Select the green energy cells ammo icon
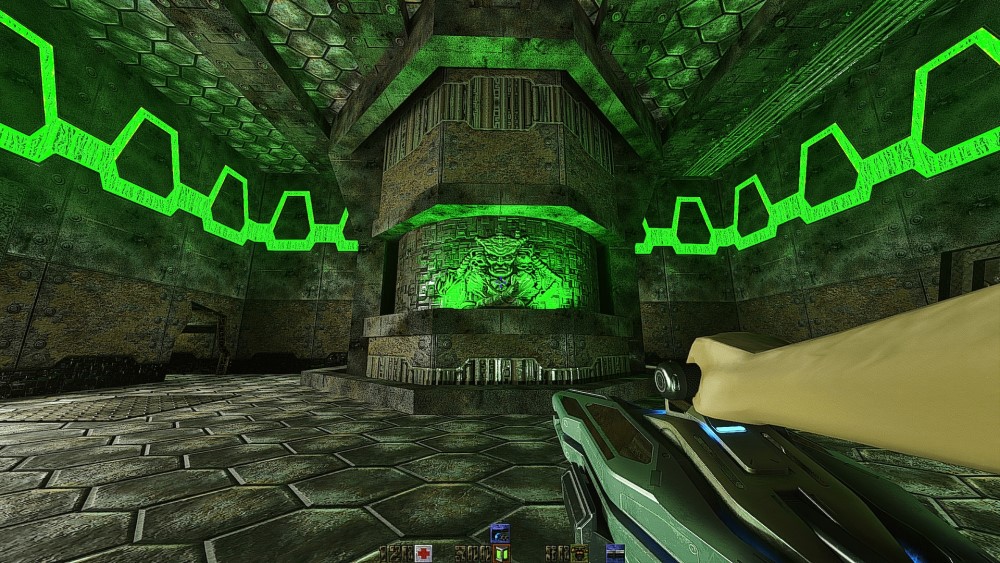This screenshot has height=563, width=1000. point(501,553)
